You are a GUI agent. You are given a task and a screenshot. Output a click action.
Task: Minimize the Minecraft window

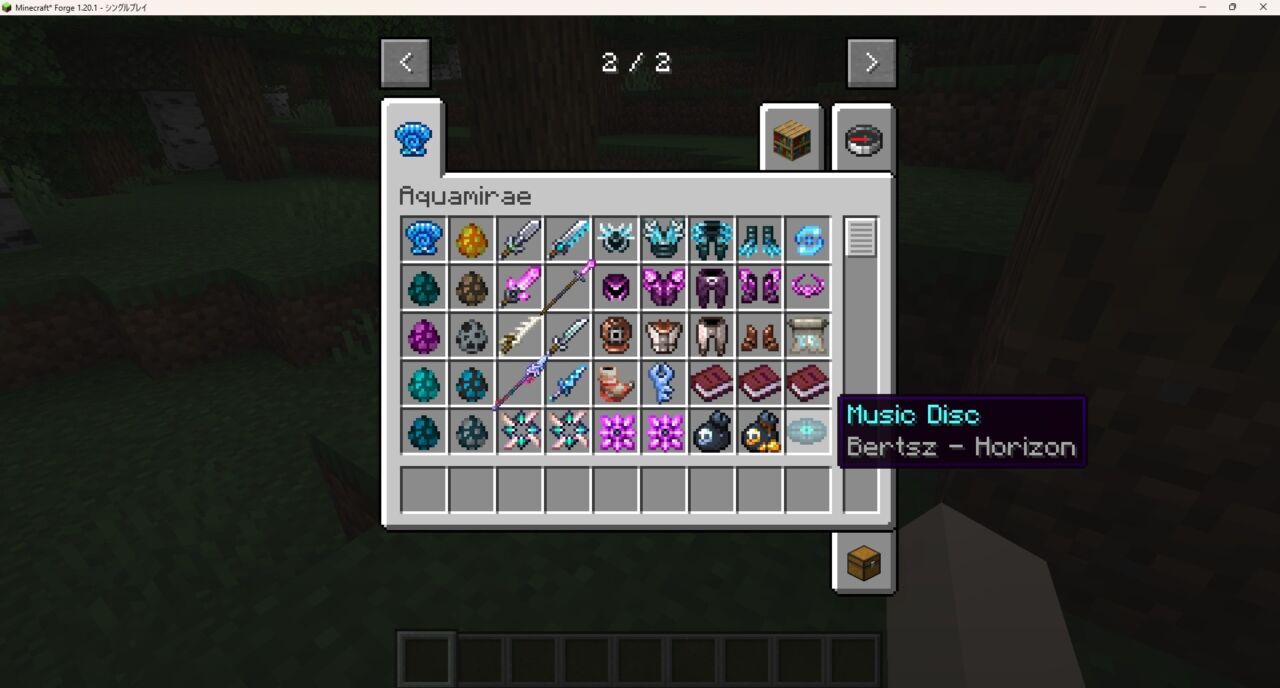click(x=1201, y=7)
